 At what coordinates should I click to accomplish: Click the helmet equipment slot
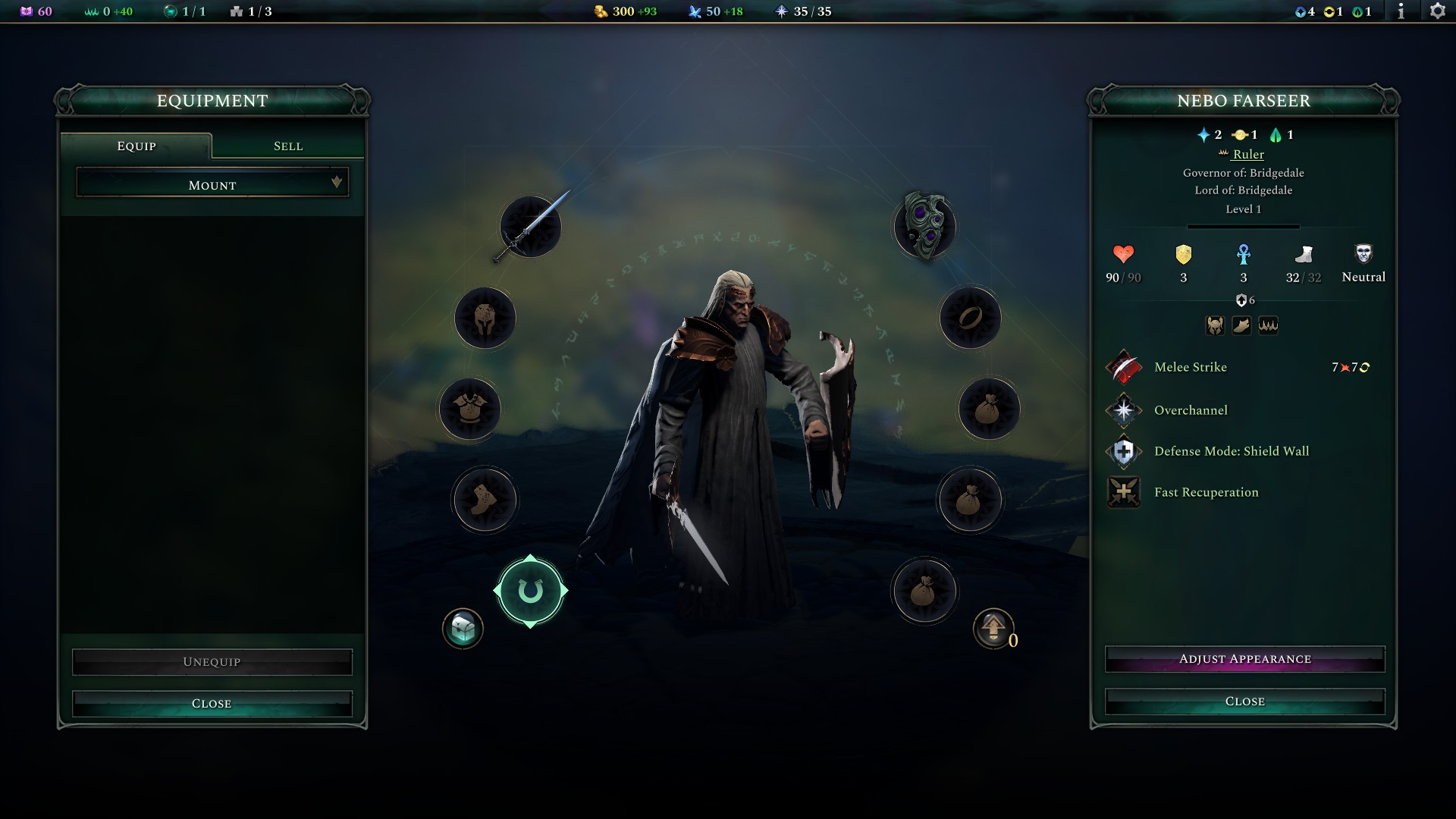[x=485, y=318]
